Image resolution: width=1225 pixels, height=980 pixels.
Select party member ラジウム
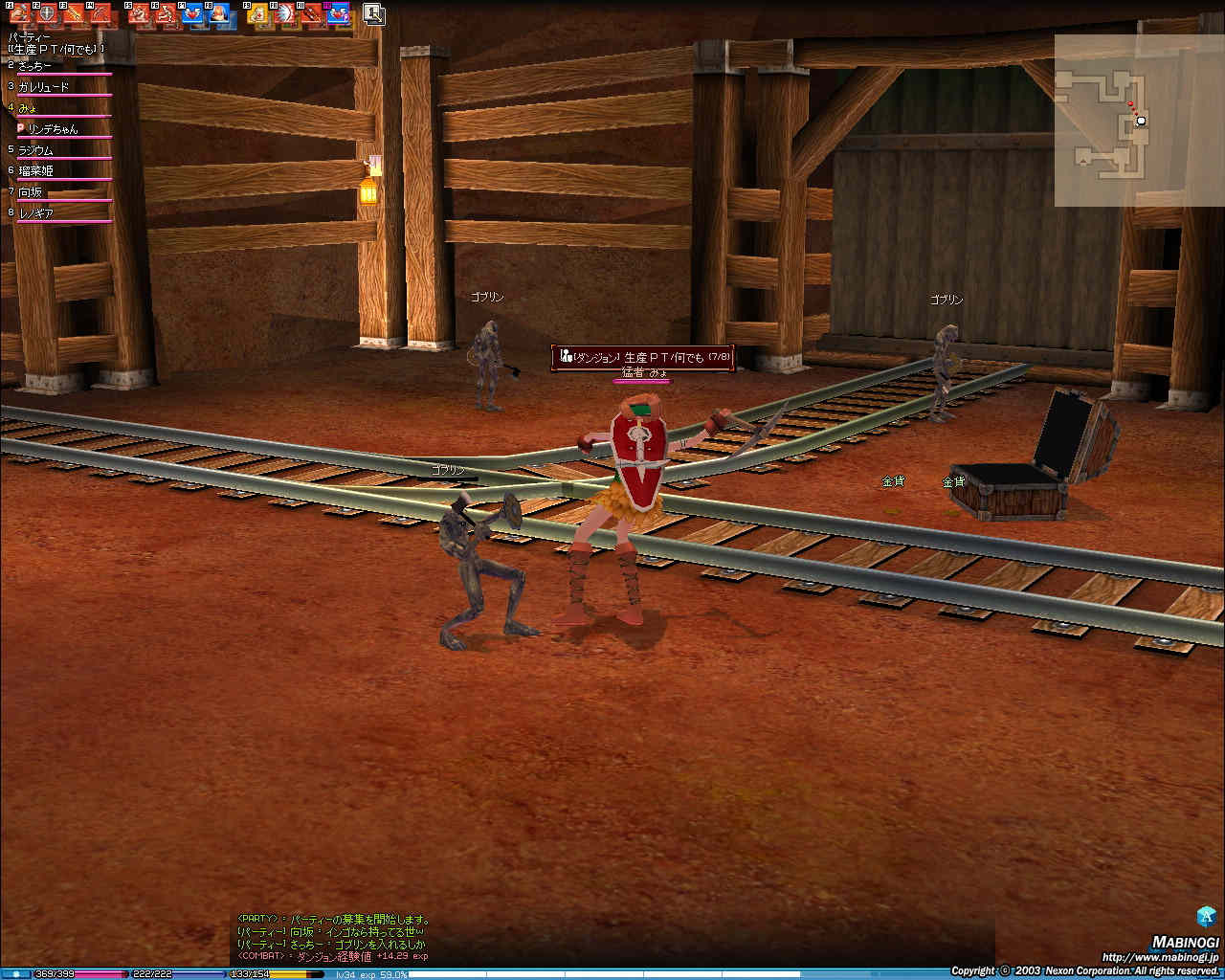tap(36, 150)
